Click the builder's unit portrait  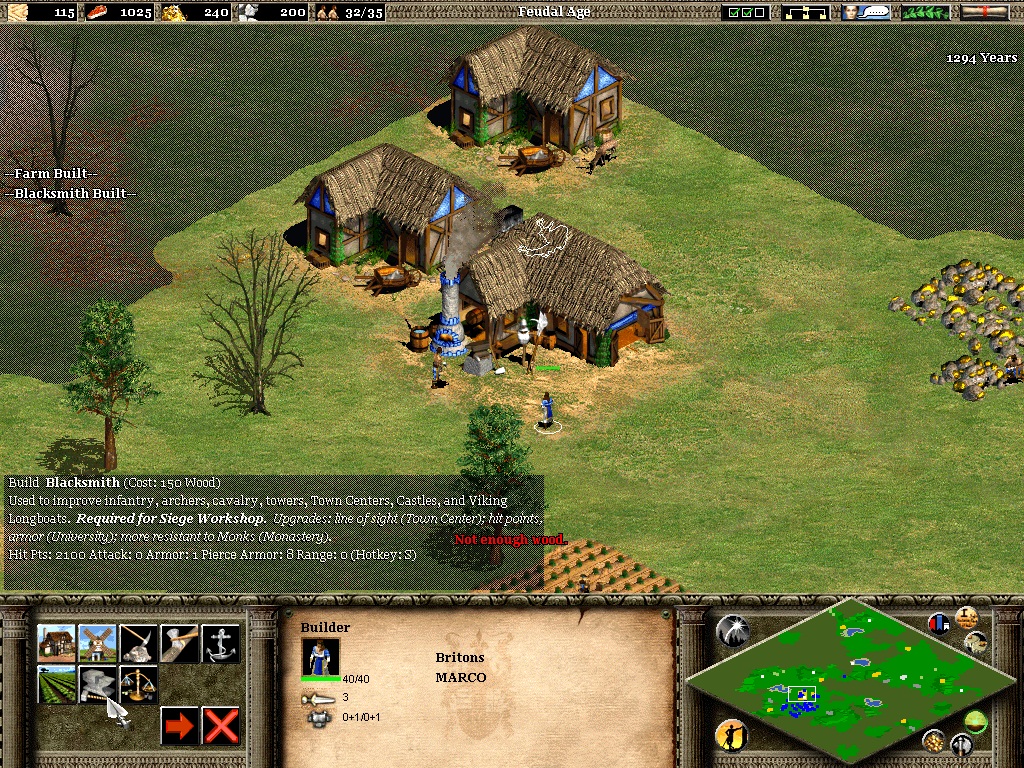coord(320,657)
